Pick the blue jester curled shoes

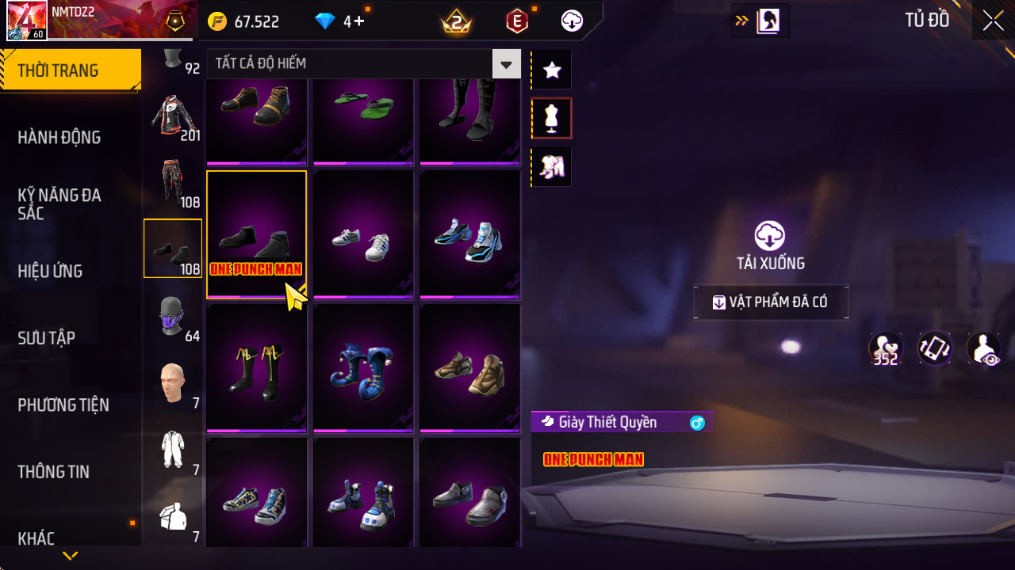coord(363,367)
